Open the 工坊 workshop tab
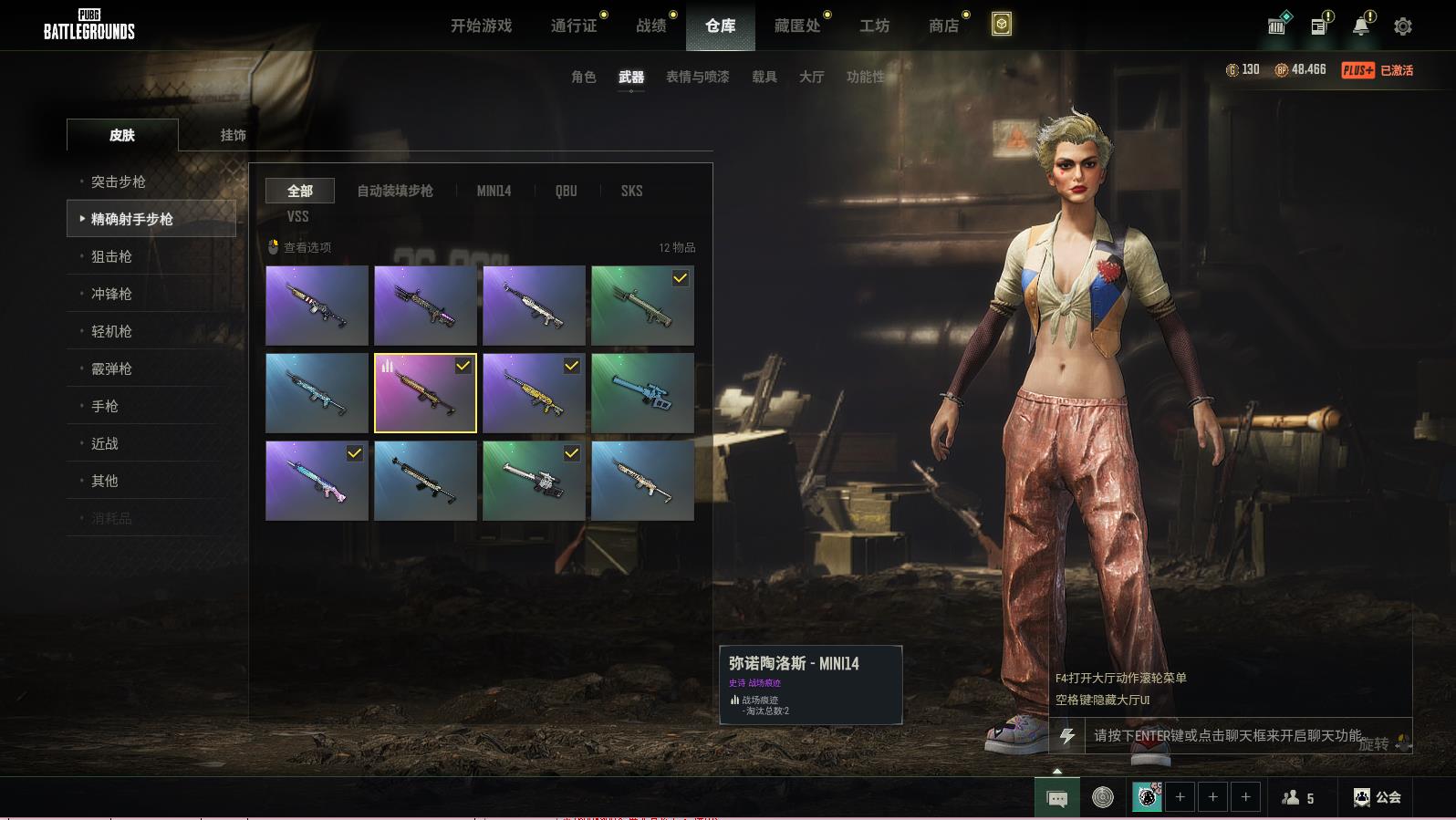The image size is (1456, 820). [x=874, y=26]
